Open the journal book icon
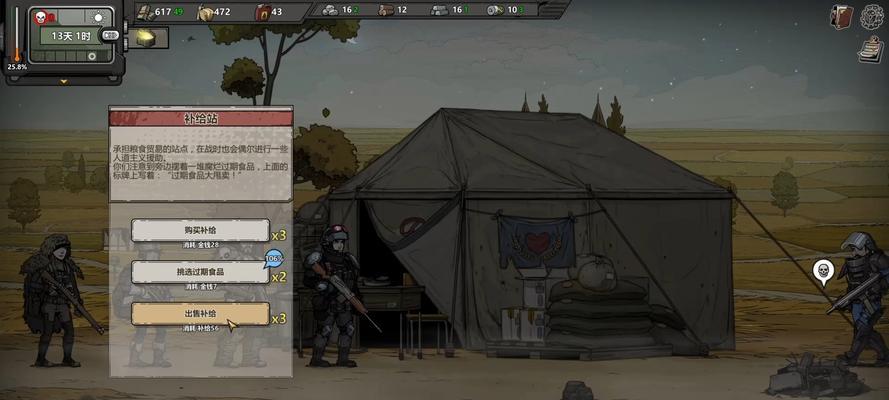The width and height of the screenshot is (889, 400). coord(841,15)
